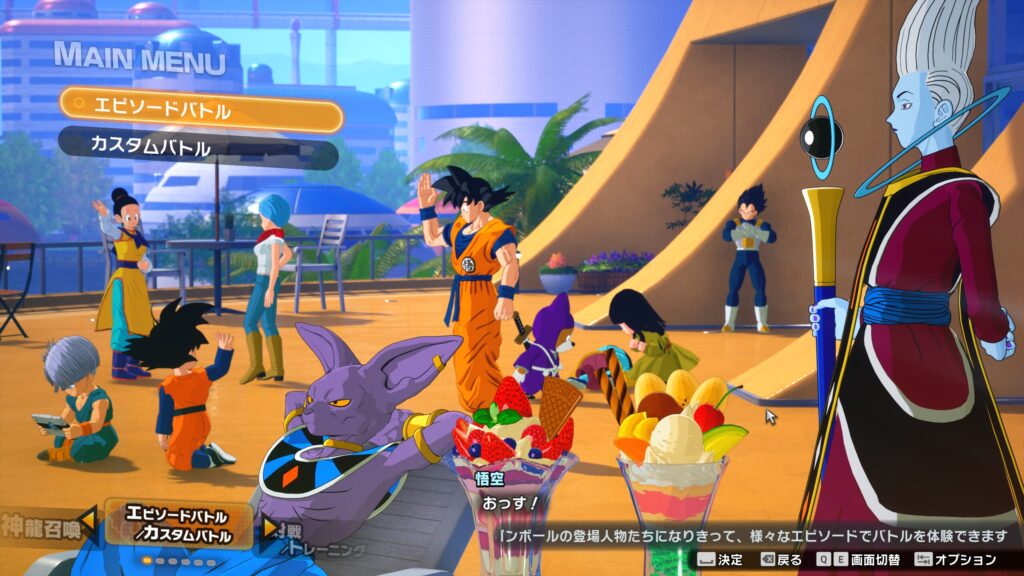Click the left arrow beside the category selector
1024x576 pixels.
tap(88, 521)
